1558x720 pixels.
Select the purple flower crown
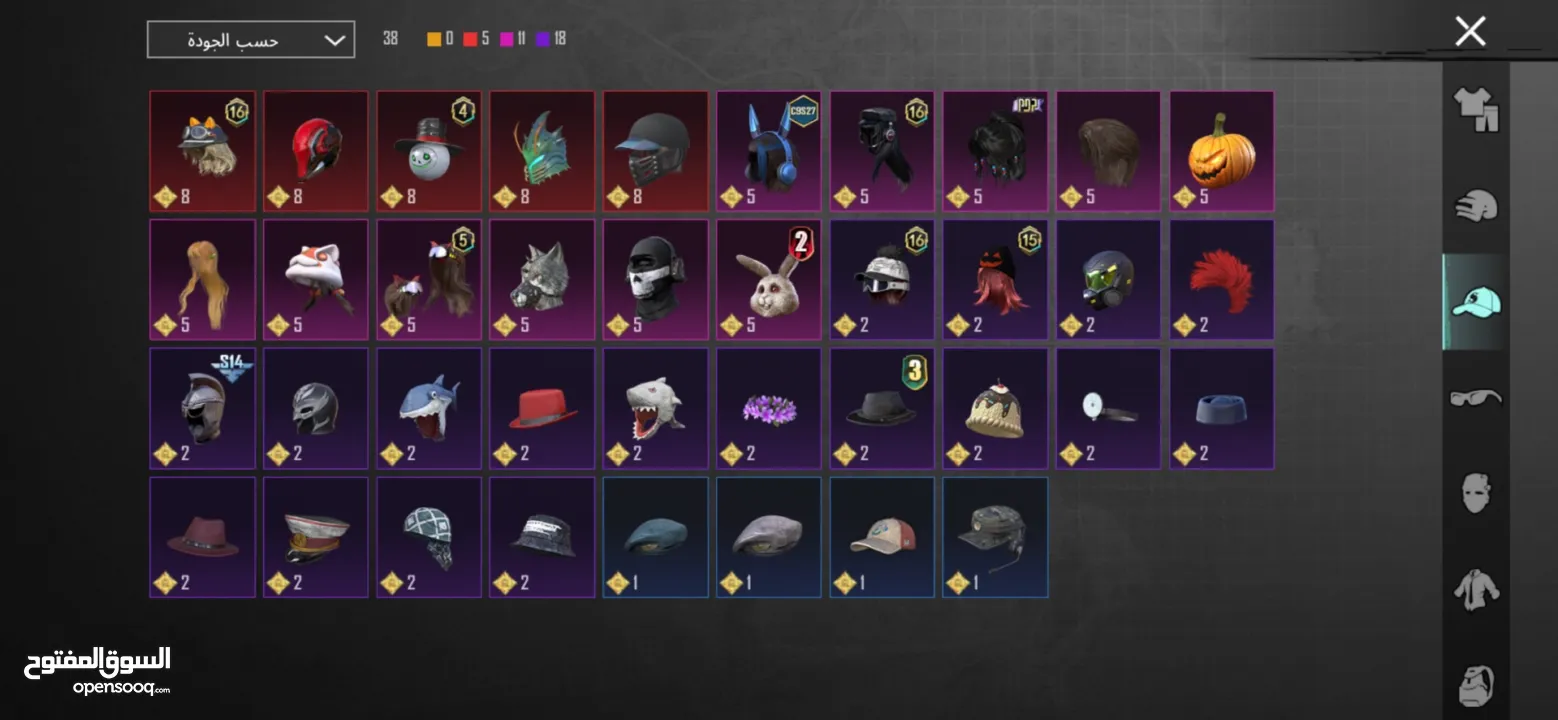point(769,409)
